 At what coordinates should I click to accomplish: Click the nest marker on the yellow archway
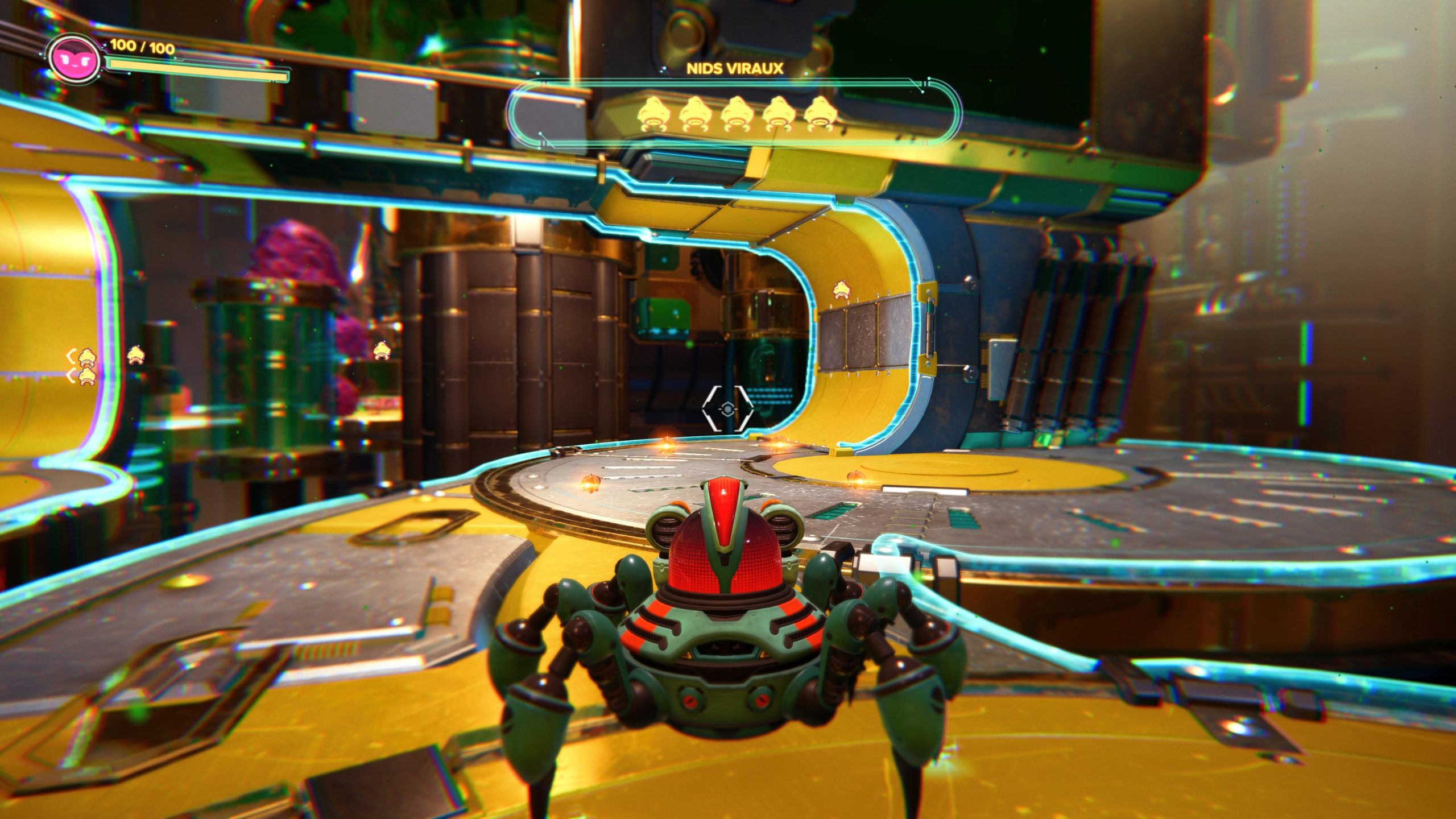(x=840, y=291)
